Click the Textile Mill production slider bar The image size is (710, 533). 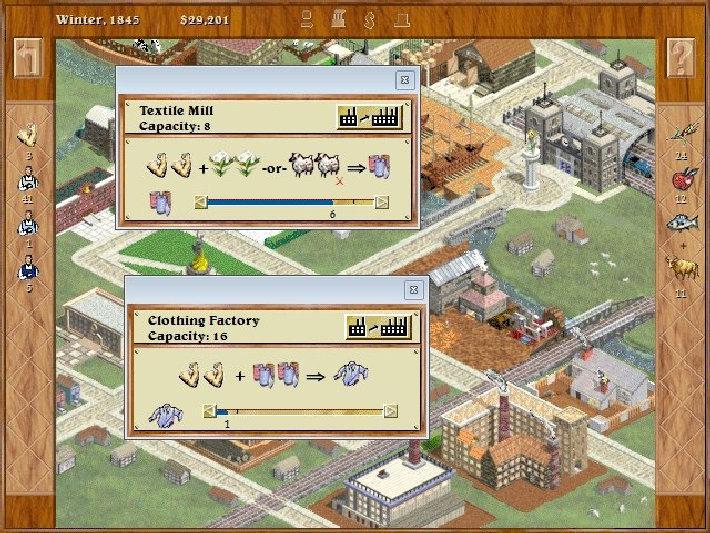[x=290, y=202]
